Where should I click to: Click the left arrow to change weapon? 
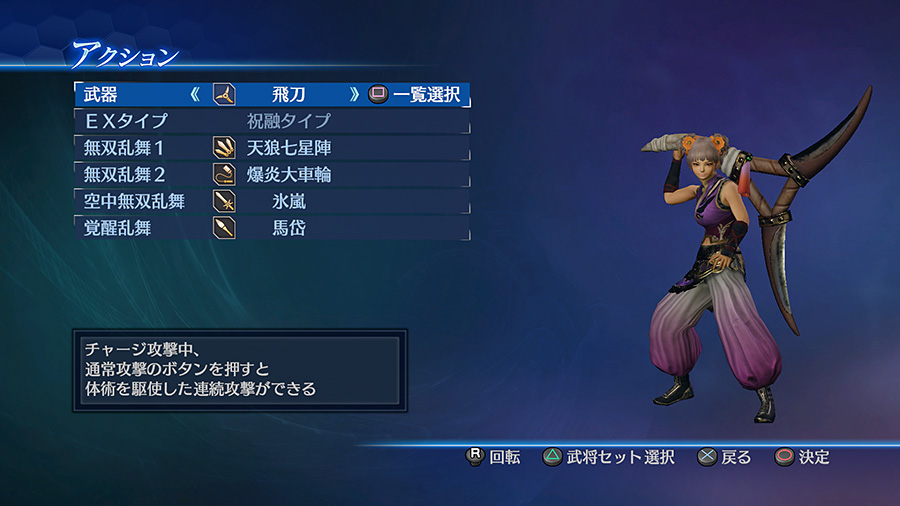(x=196, y=95)
